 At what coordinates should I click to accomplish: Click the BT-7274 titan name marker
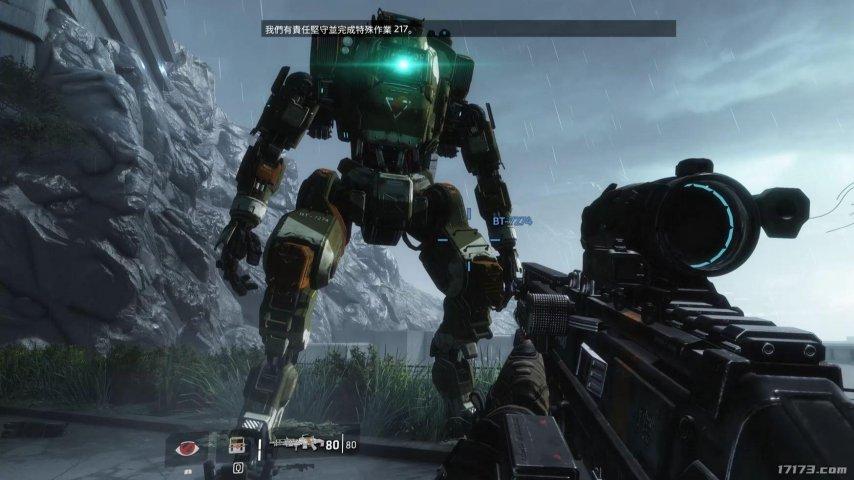pos(510,220)
